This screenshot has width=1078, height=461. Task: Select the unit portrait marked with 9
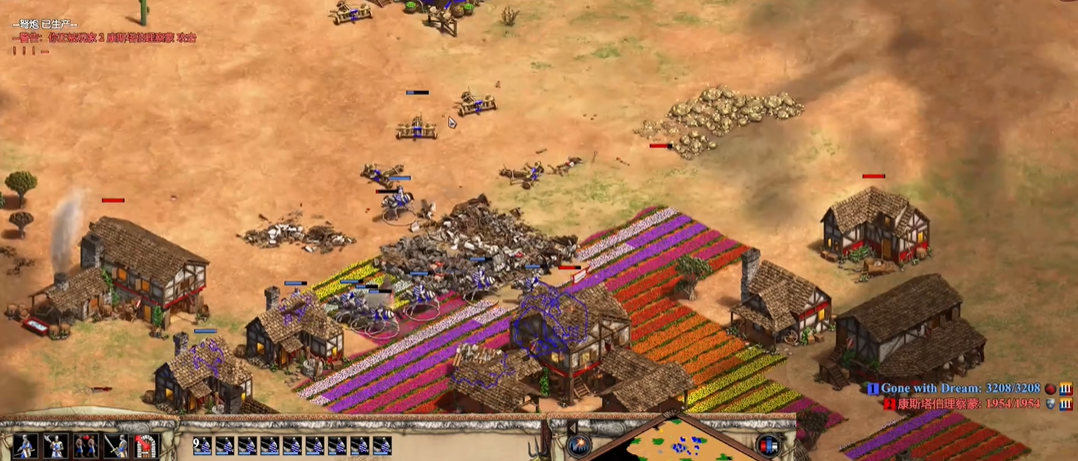click(x=202, y=446)
